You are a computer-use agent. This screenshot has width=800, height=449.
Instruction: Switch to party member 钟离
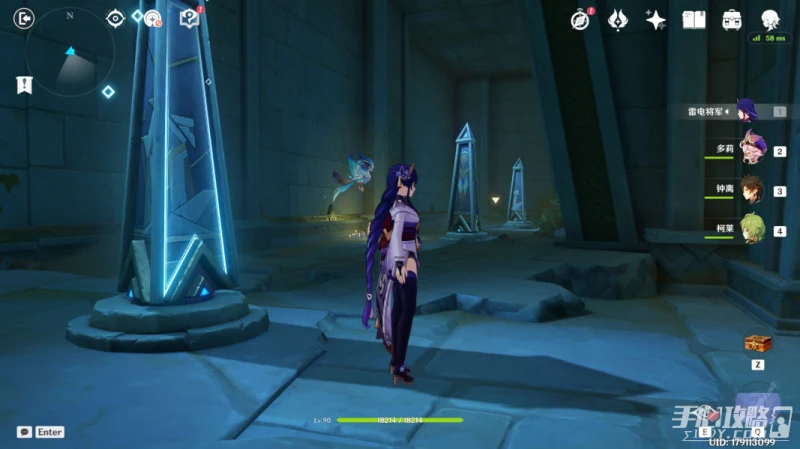[x=752, y=189]
